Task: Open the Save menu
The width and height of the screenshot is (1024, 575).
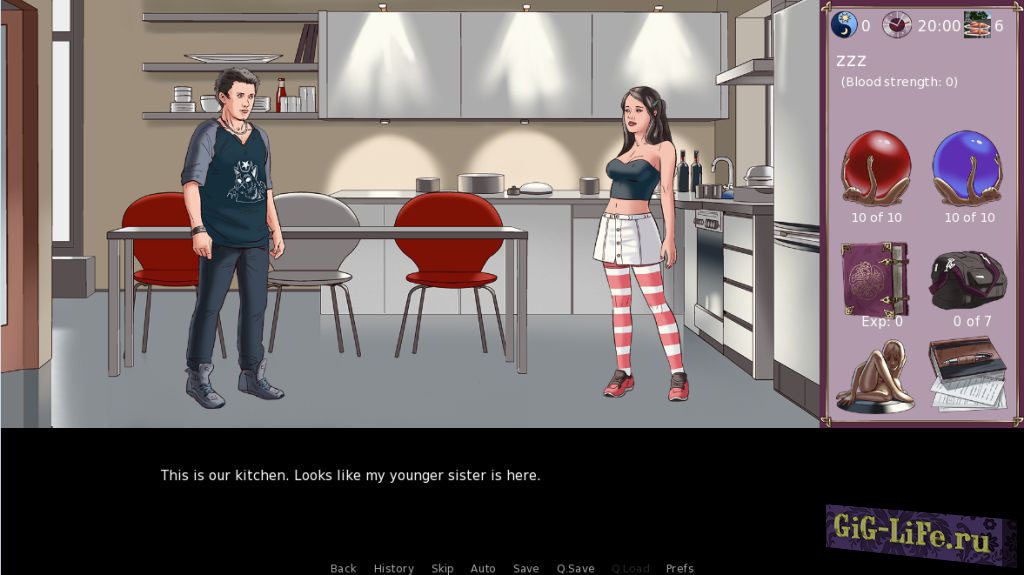Action: point(526,568)
